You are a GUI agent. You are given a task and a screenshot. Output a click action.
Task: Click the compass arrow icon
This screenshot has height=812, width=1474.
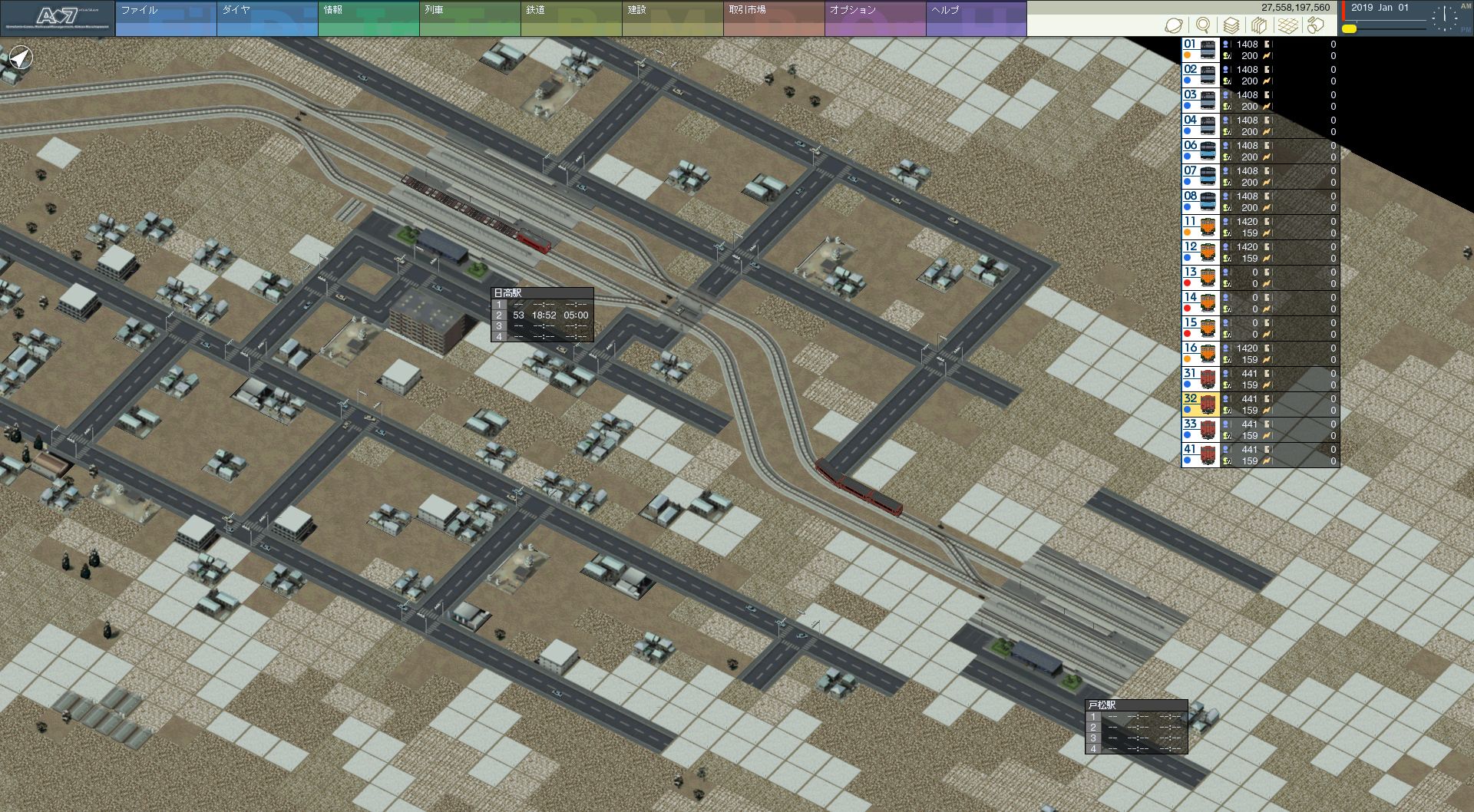click(21, 58)
